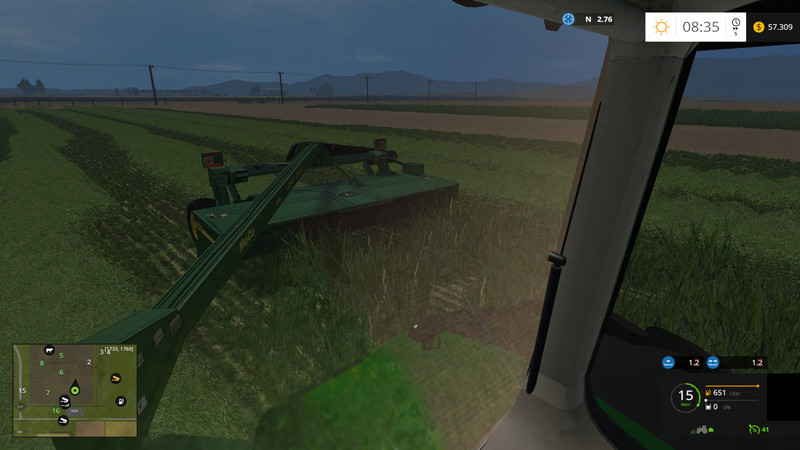The height and width of the screenshot is (450, 800).
Task: Click the fuel station marker on minimap
Action: tap(120, 401)
